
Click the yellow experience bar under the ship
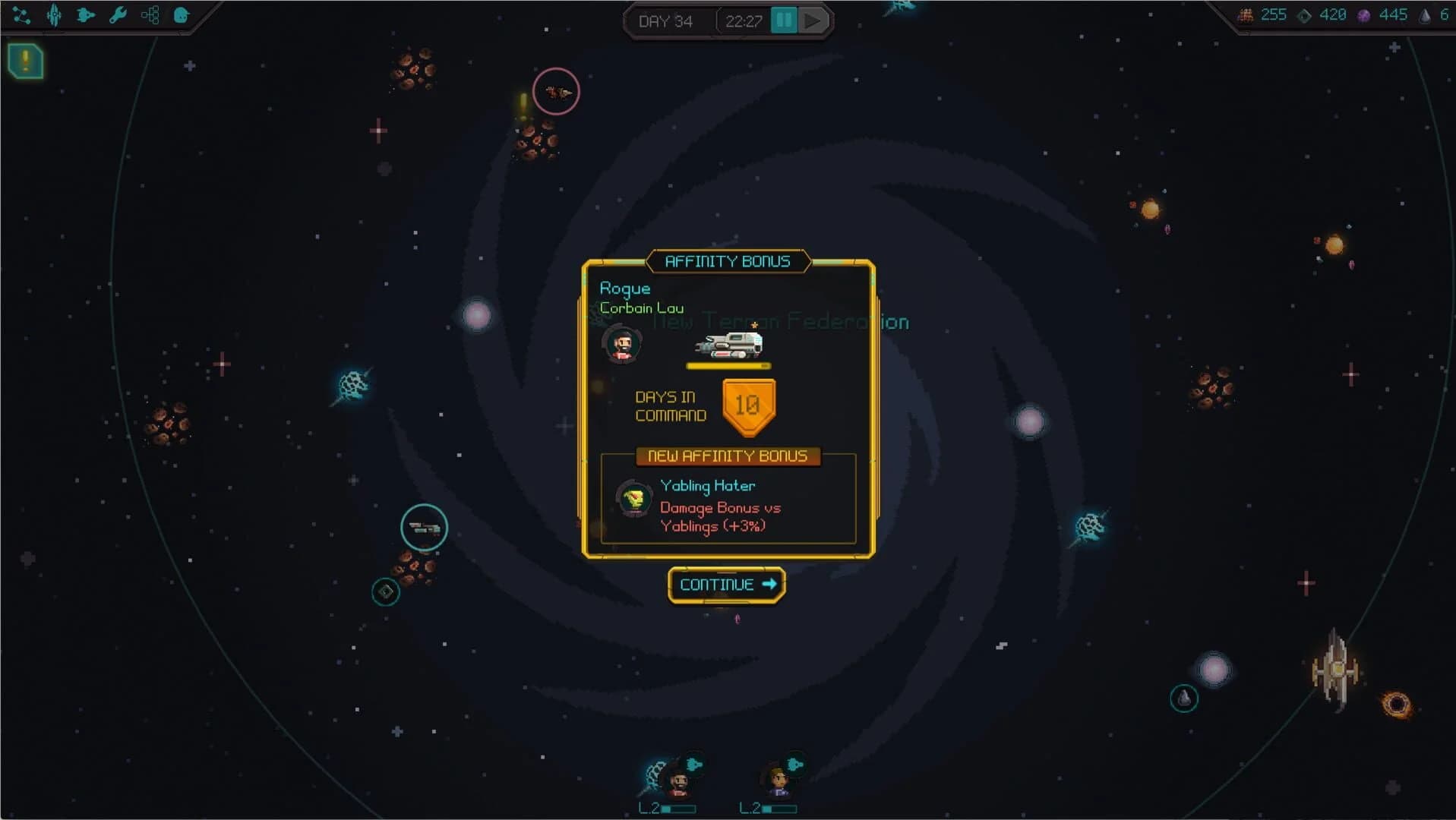728,365
